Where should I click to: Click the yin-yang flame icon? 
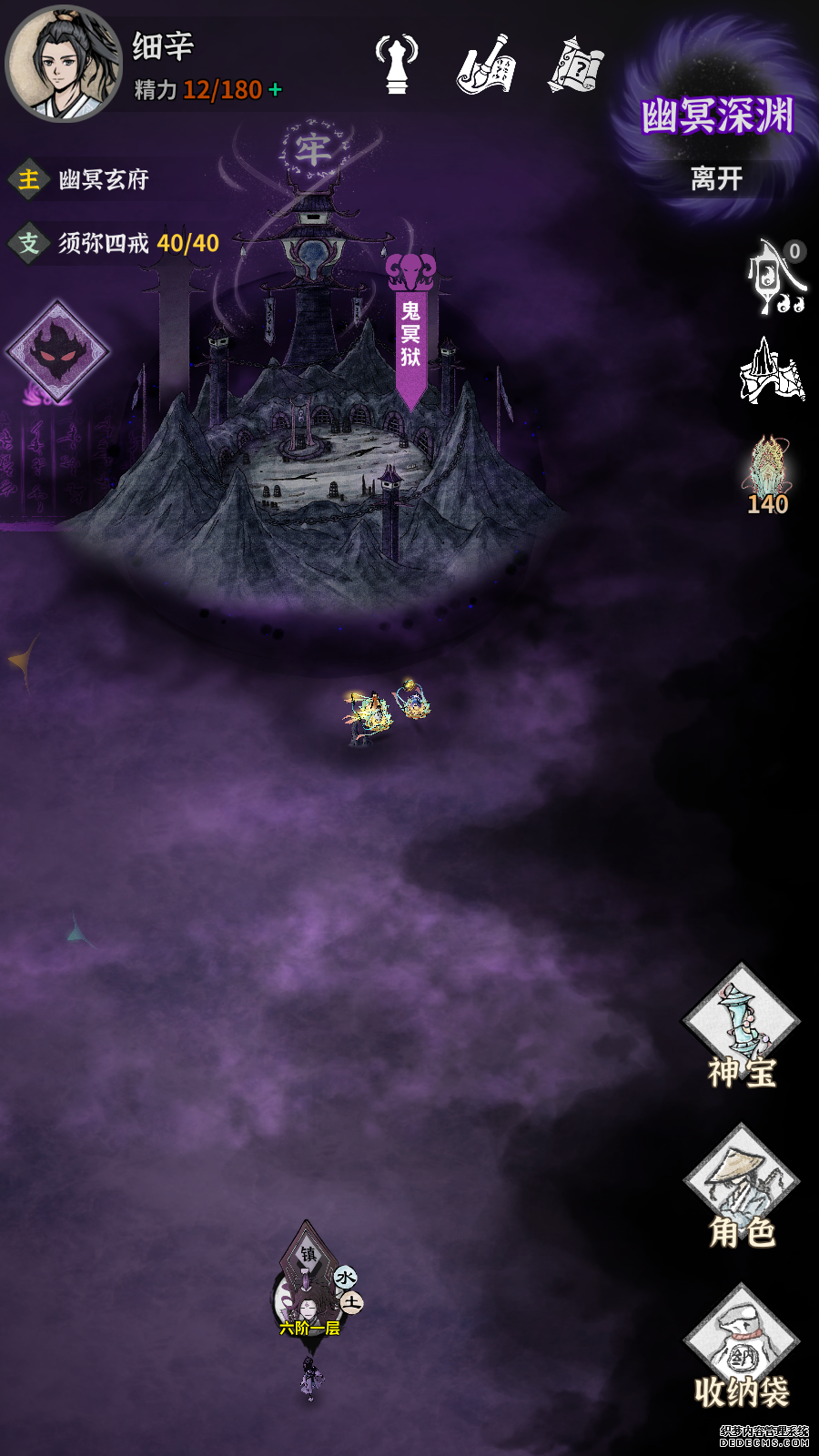click(x=776, y=278)
